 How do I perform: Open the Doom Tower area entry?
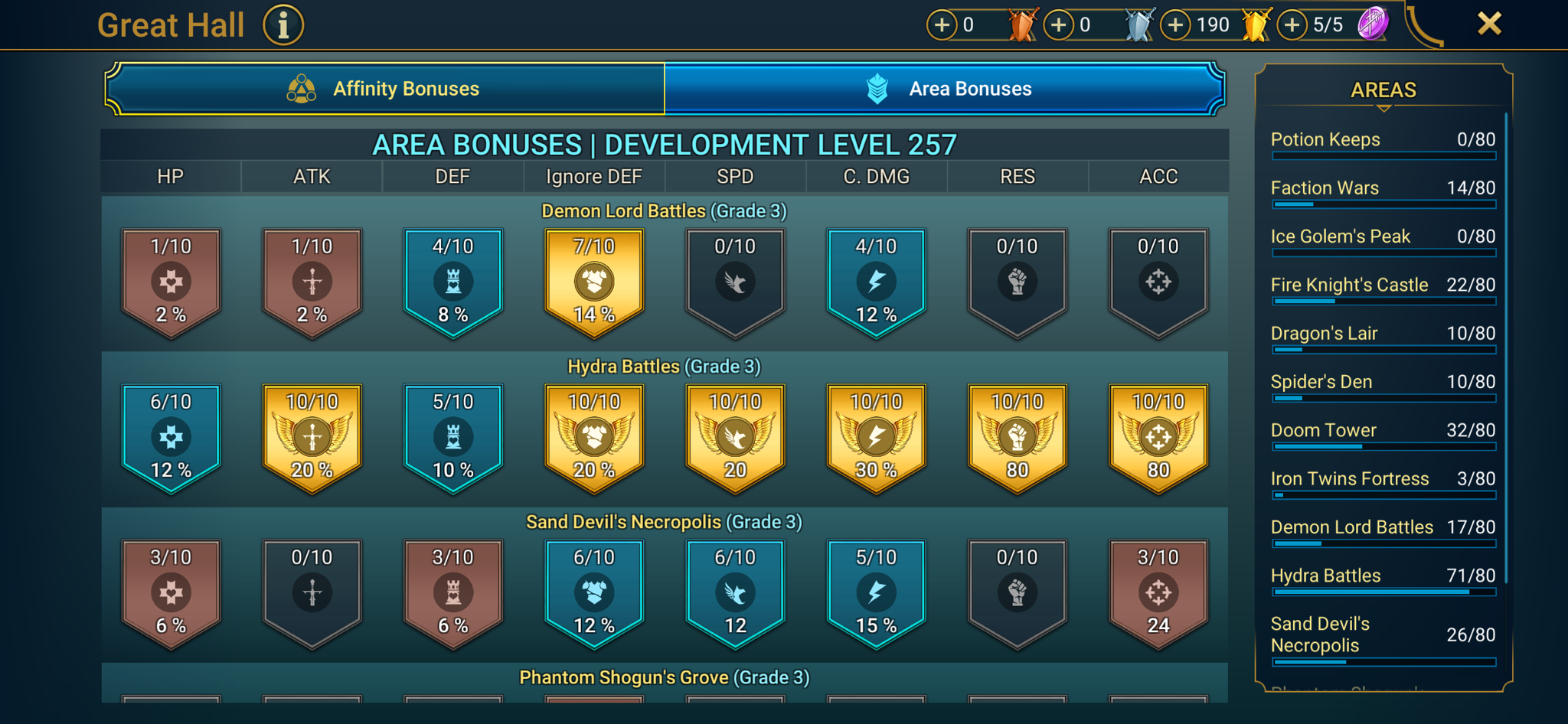[x=1383, y=430]
